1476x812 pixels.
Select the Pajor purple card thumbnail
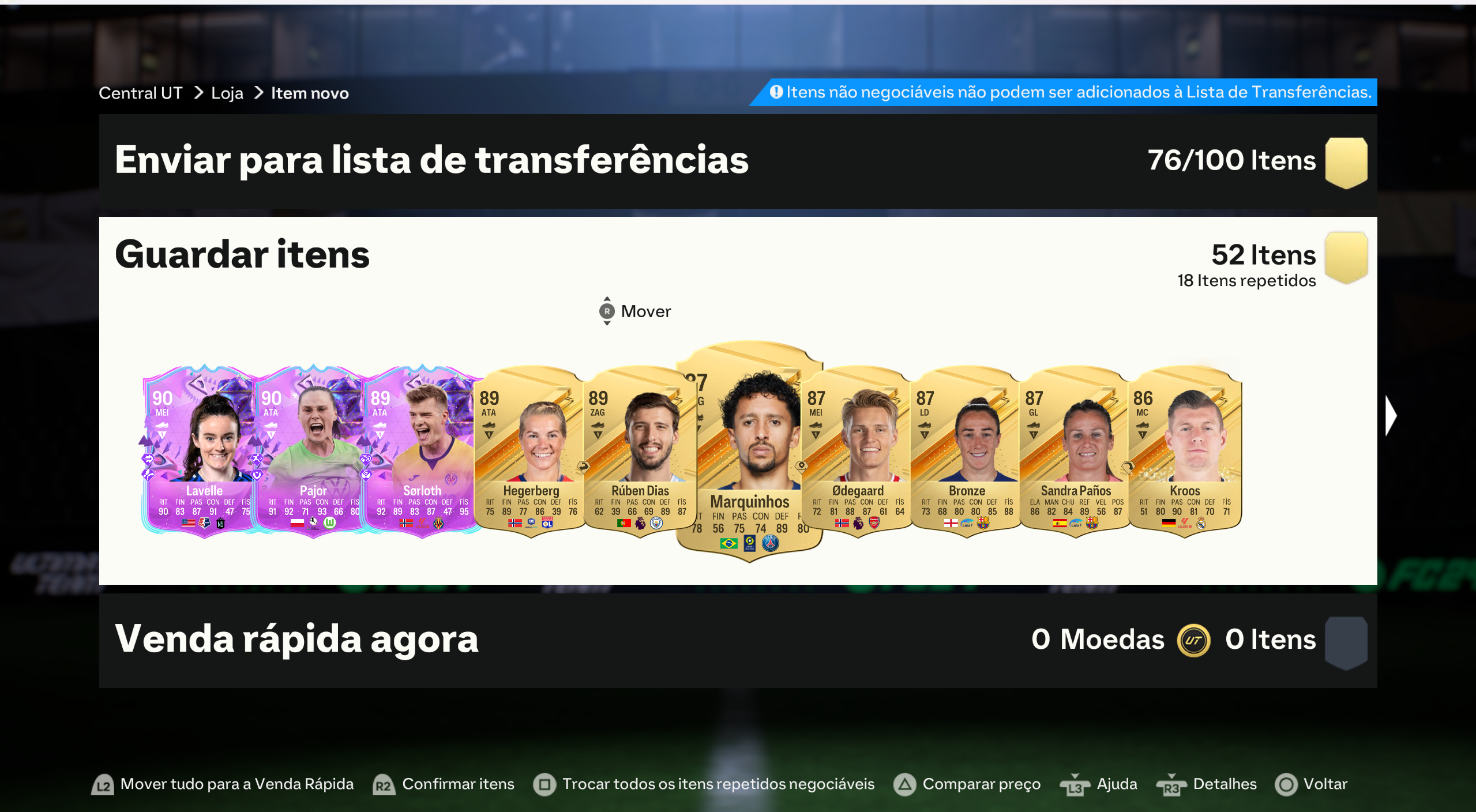[314, 456]
